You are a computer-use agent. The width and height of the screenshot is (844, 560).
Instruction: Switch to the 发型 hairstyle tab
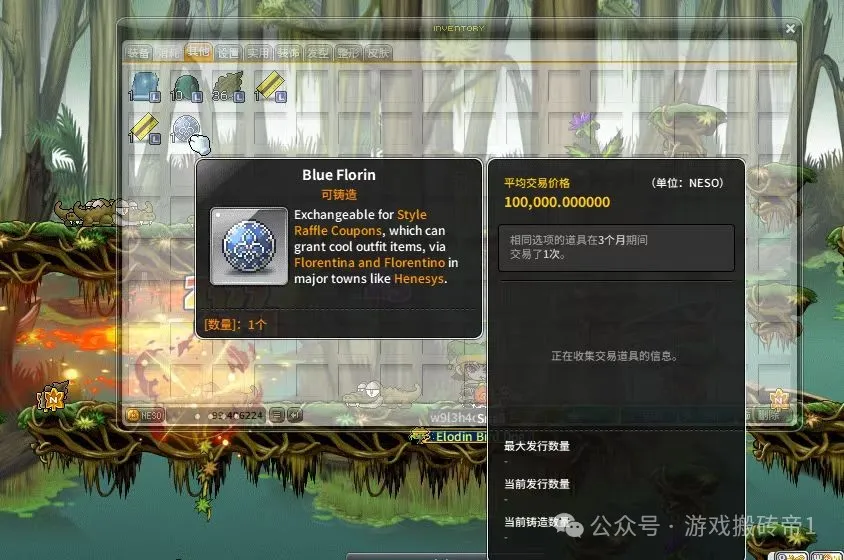click(318, 52)
